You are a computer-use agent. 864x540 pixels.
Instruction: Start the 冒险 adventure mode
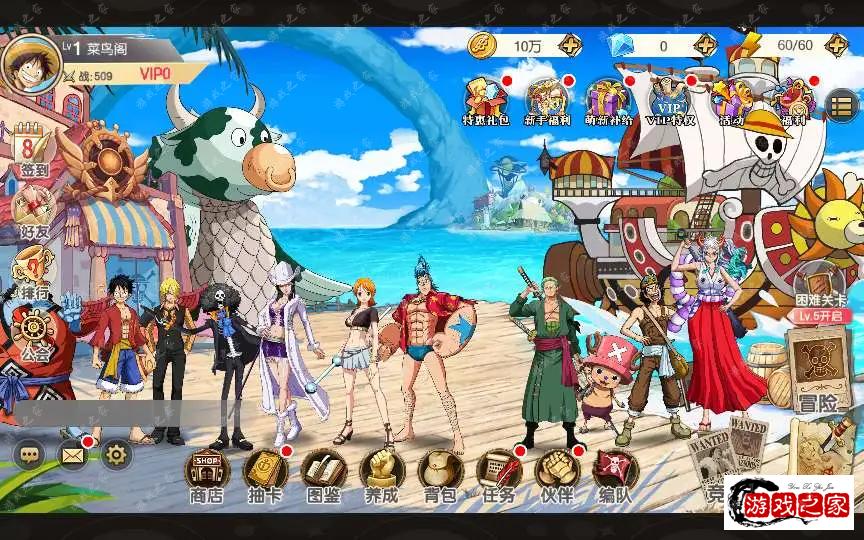(x=818, y=370)
